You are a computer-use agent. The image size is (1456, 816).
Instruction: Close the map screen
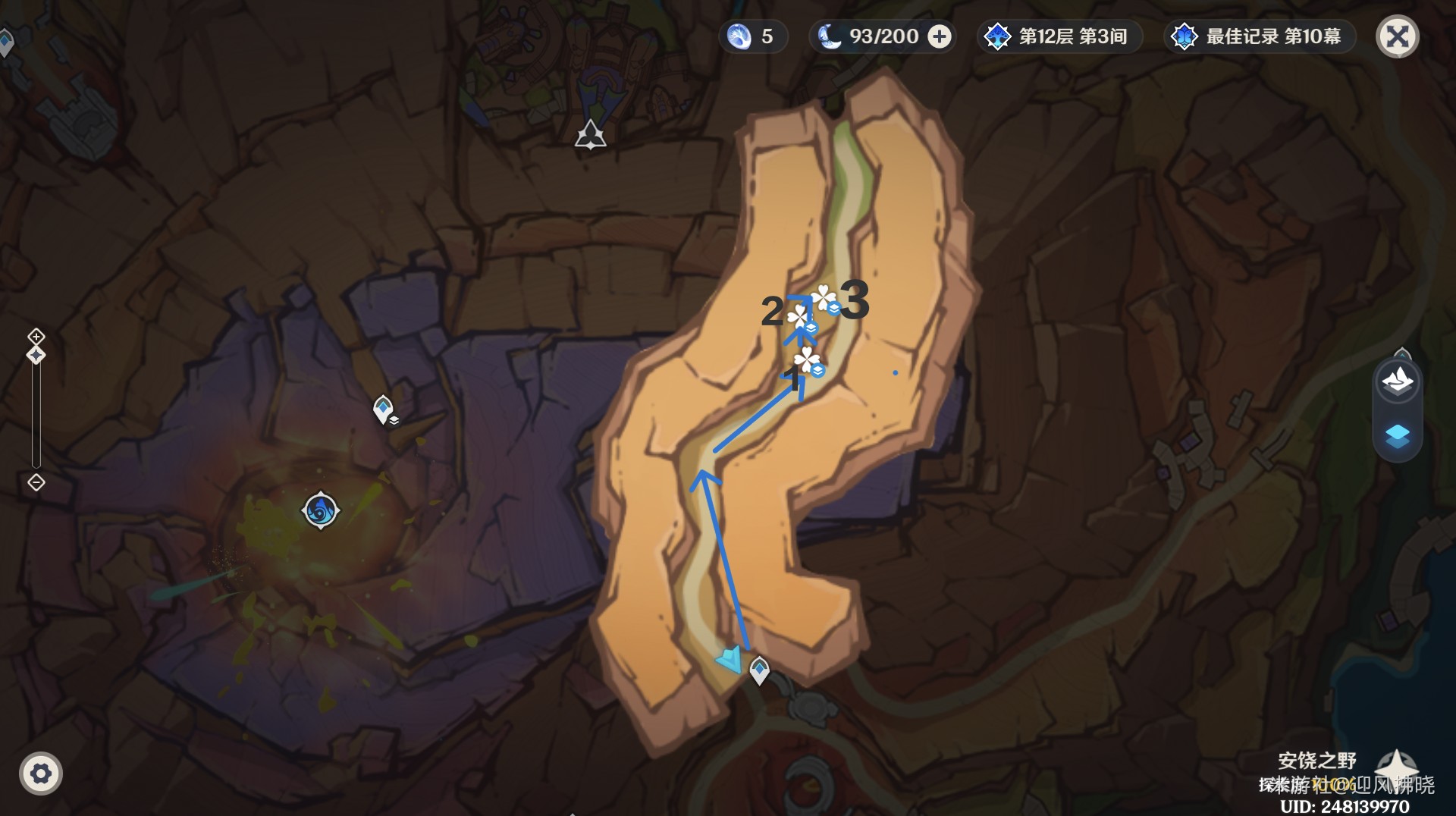coord(1397,36)
